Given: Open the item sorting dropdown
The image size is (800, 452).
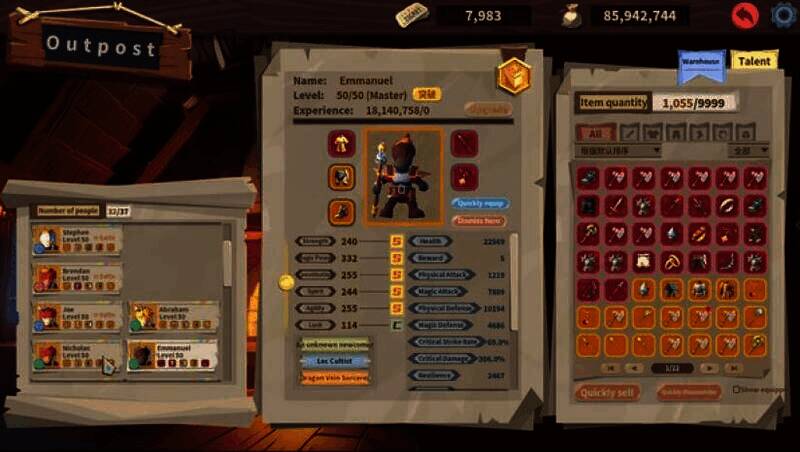Looking at the screenshot, I should click(620, 151).
